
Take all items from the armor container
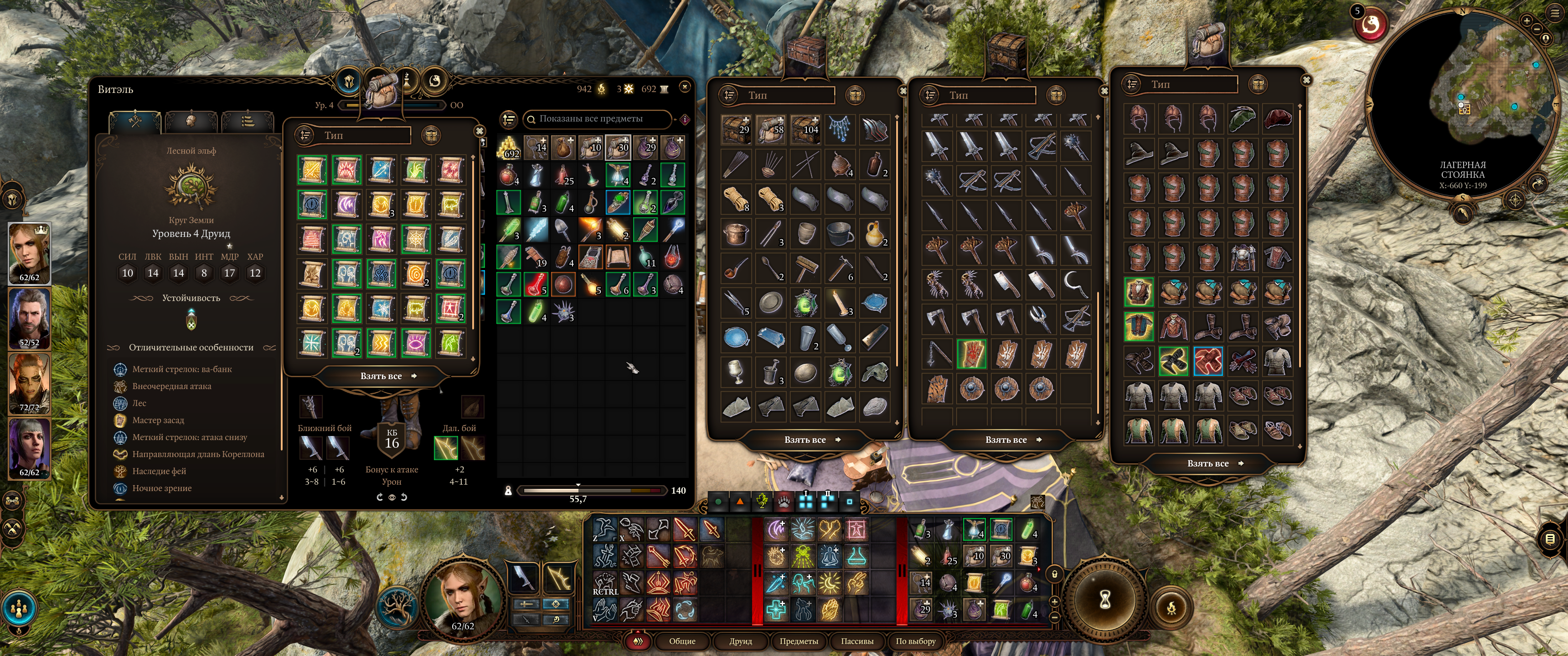(x=1207, y=463)
